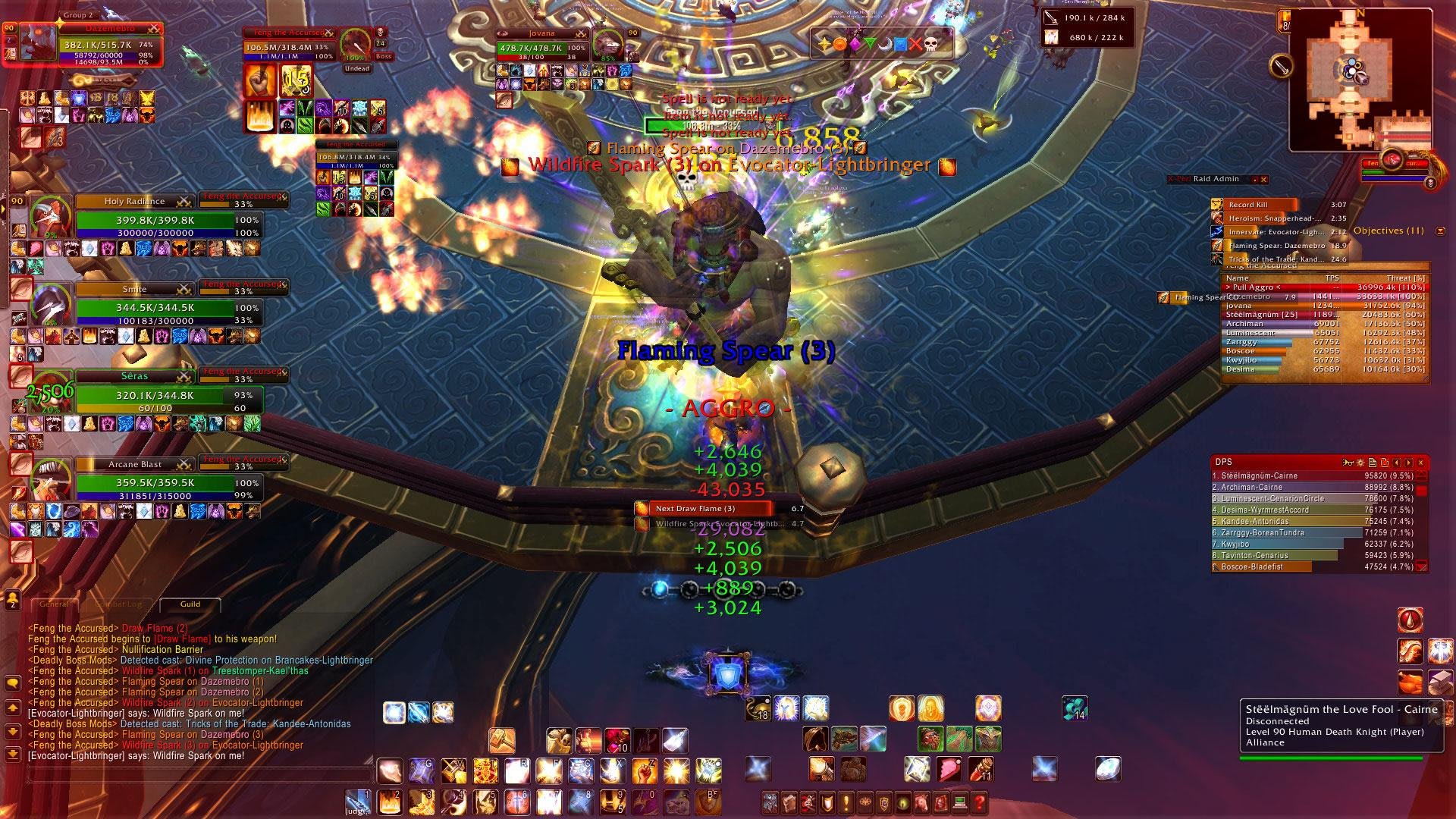
Task: Use the fist ability bound to Z
Action: click(644, 770)
